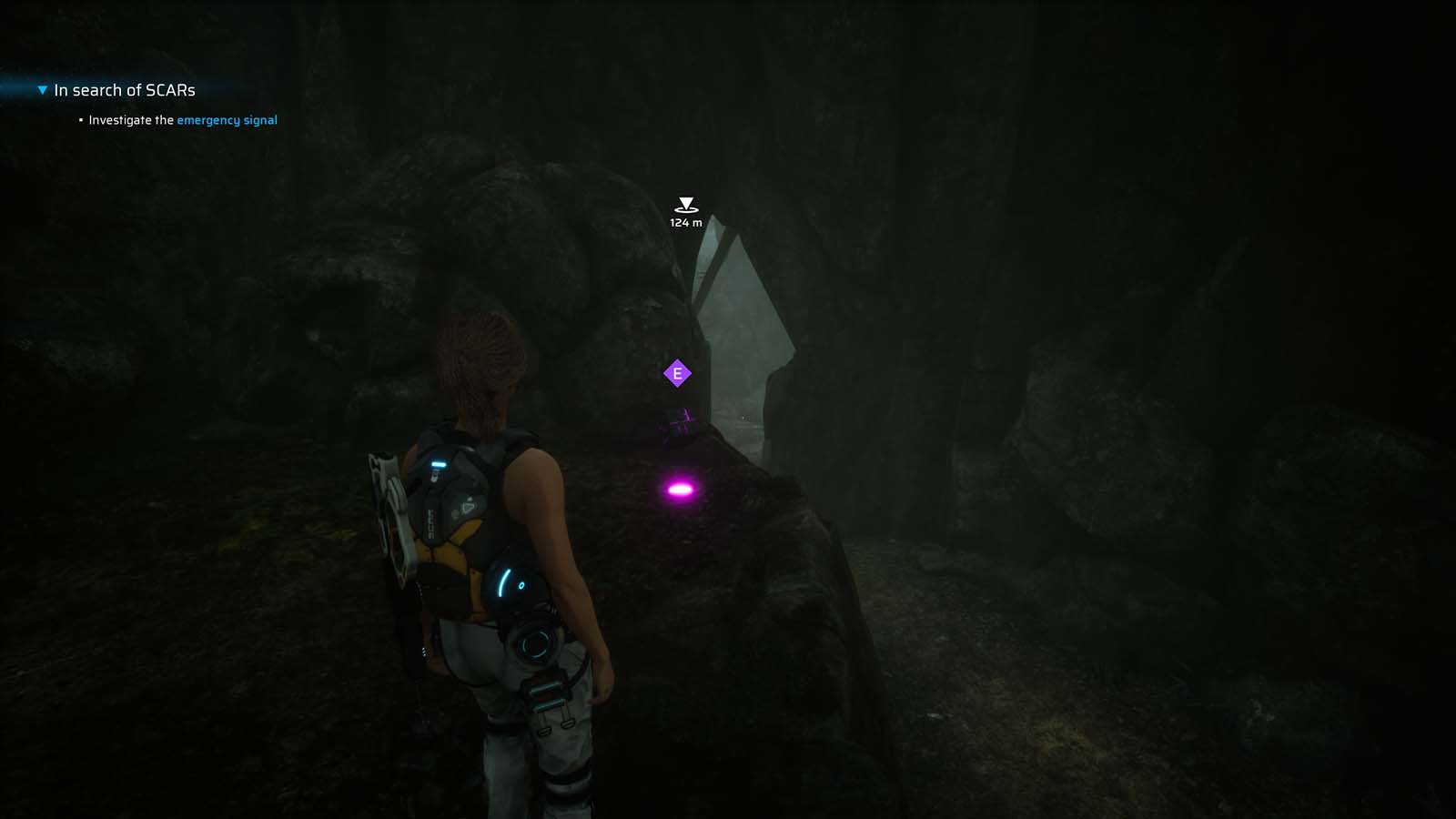Viewport: 1456px width, 819px height.
Task: Open the emergency signal link text
Action: pos(227,119)
